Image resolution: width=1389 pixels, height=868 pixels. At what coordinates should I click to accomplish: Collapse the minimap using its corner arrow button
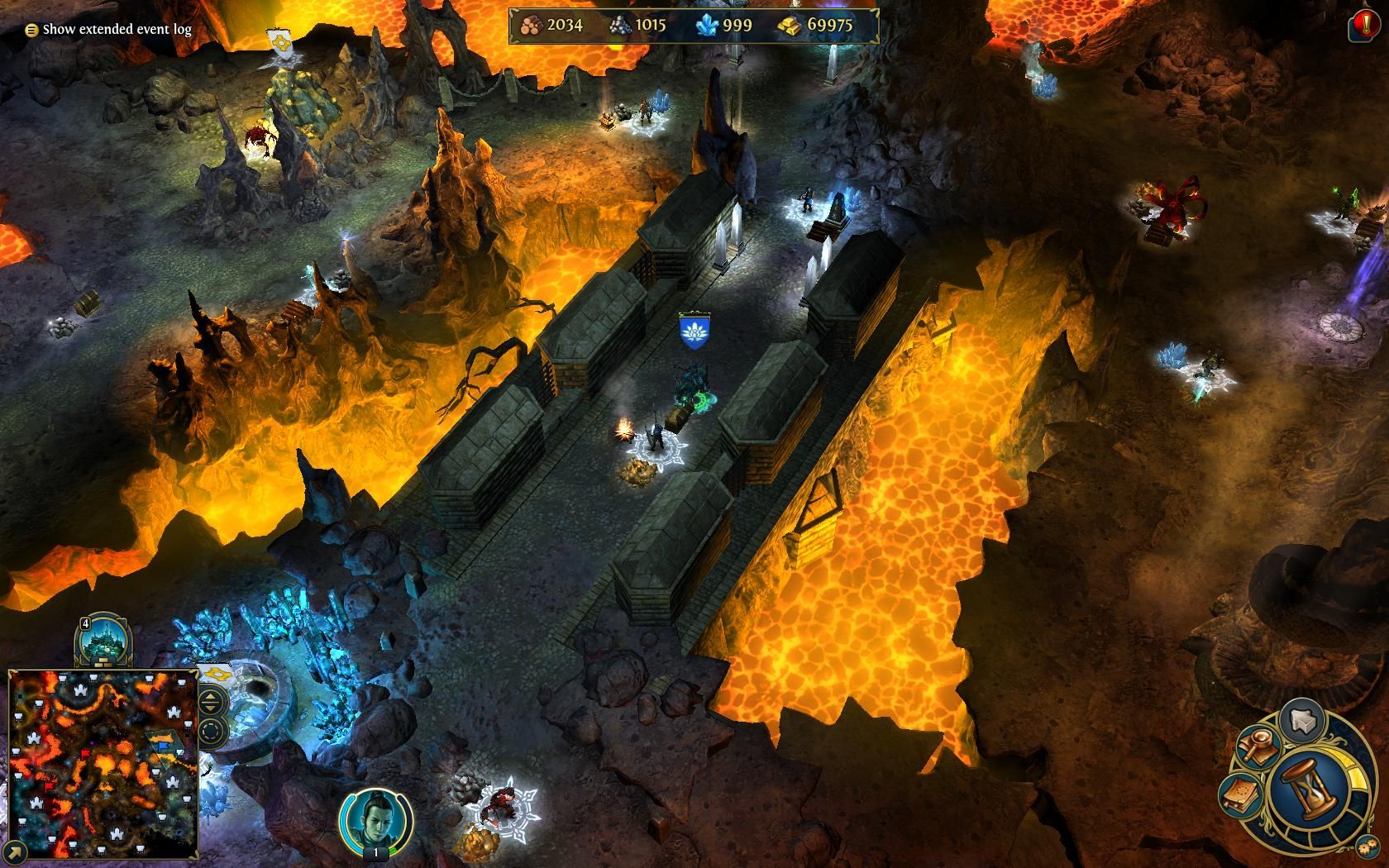coord(17,854)
